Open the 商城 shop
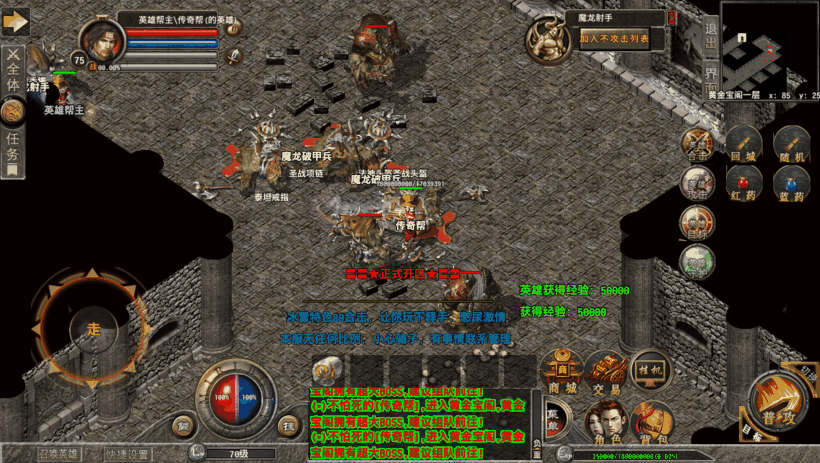The width and height of the screenshot is (820, 463). click(560, 374)
